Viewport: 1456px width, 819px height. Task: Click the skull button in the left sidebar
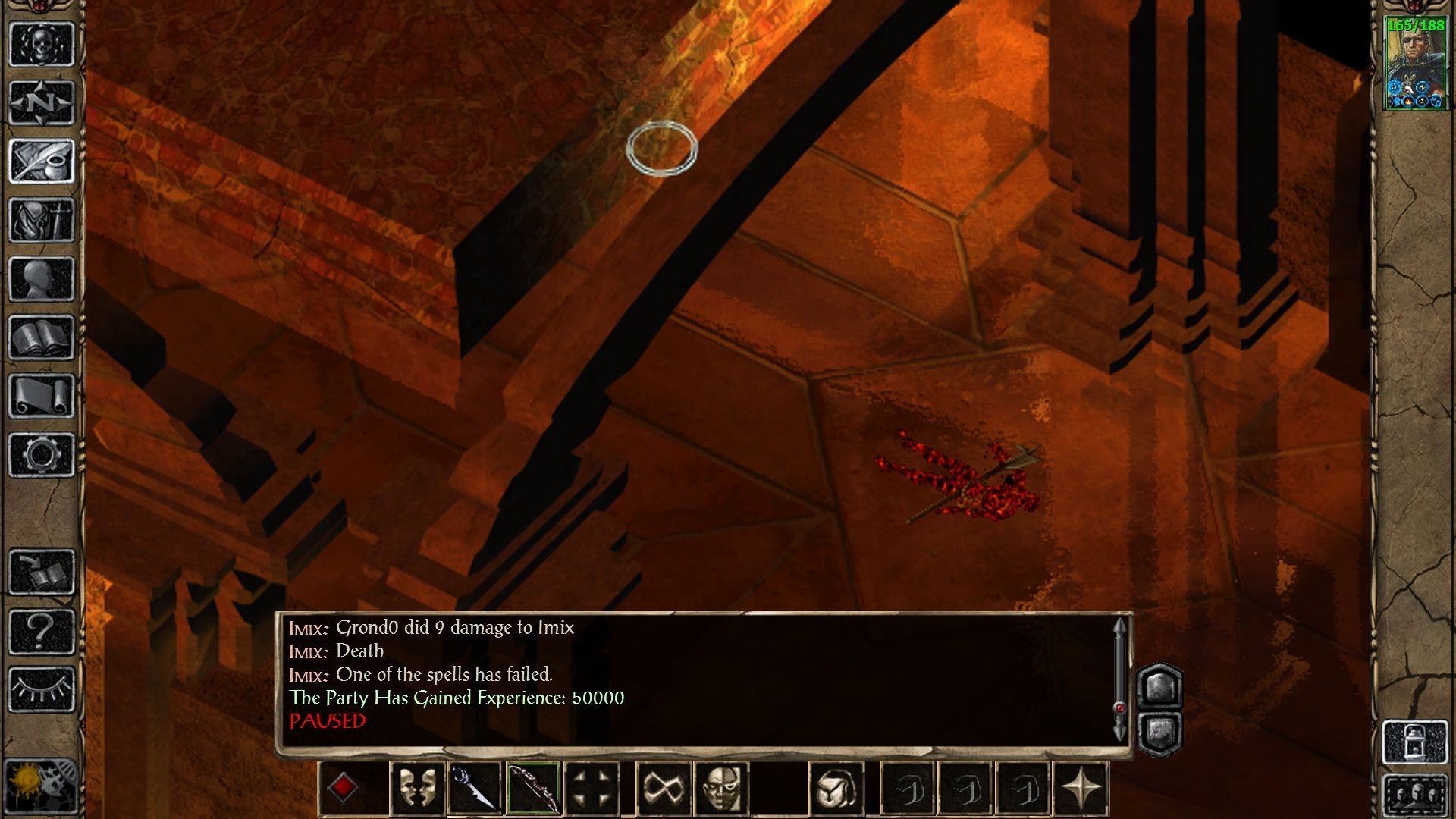click(42, 44)
